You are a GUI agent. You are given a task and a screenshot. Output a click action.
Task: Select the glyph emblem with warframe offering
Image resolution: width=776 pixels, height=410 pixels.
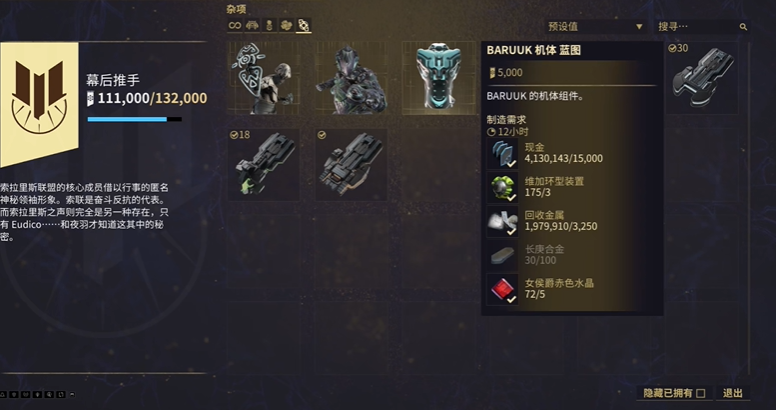click(x=263, y=78)
